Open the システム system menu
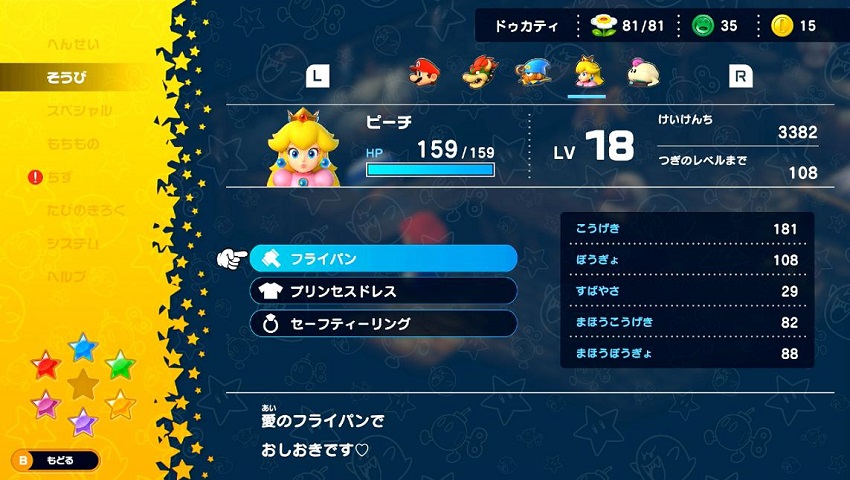 pos(72,243)
